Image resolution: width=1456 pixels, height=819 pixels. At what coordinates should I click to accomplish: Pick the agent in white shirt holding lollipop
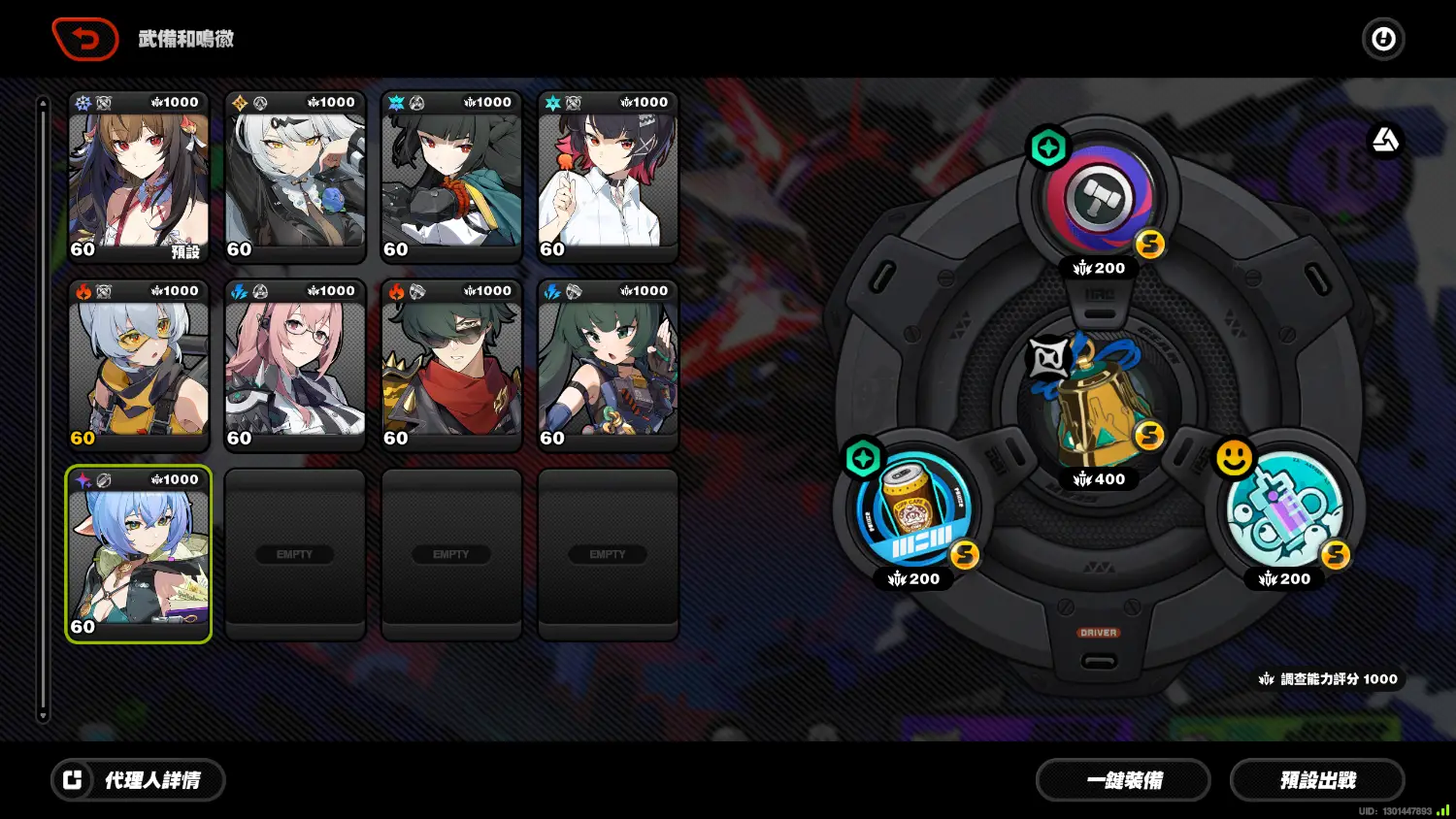point(608,179)
